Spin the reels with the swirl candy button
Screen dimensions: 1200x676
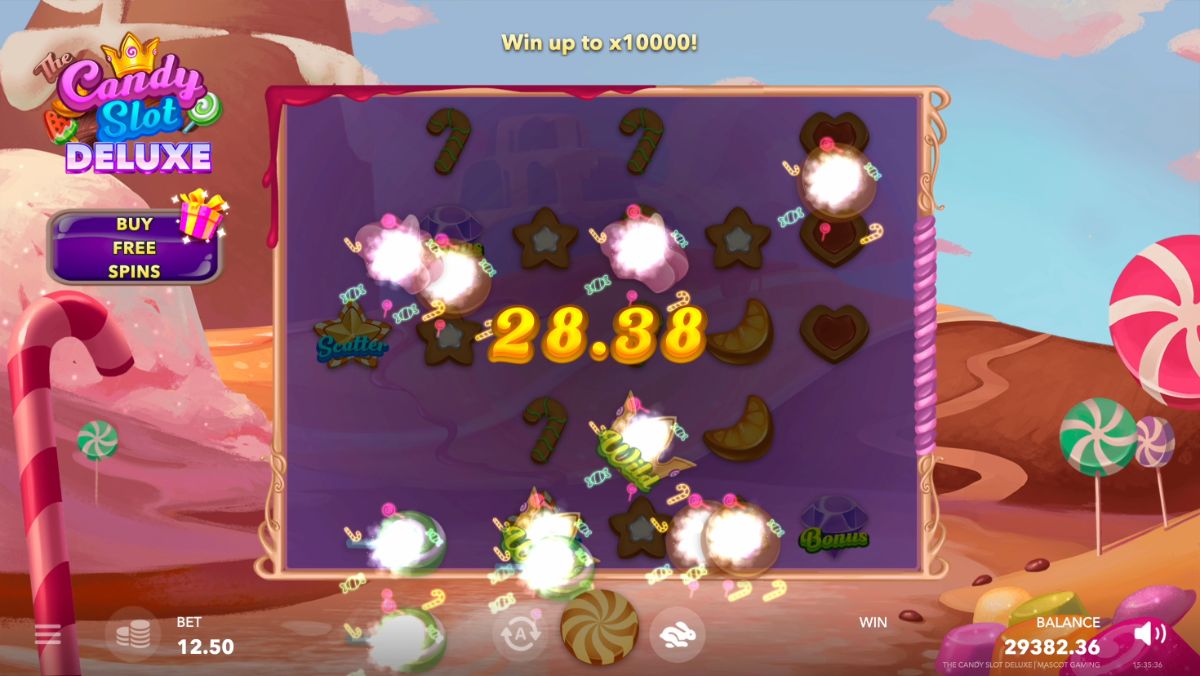pos(599,627)
